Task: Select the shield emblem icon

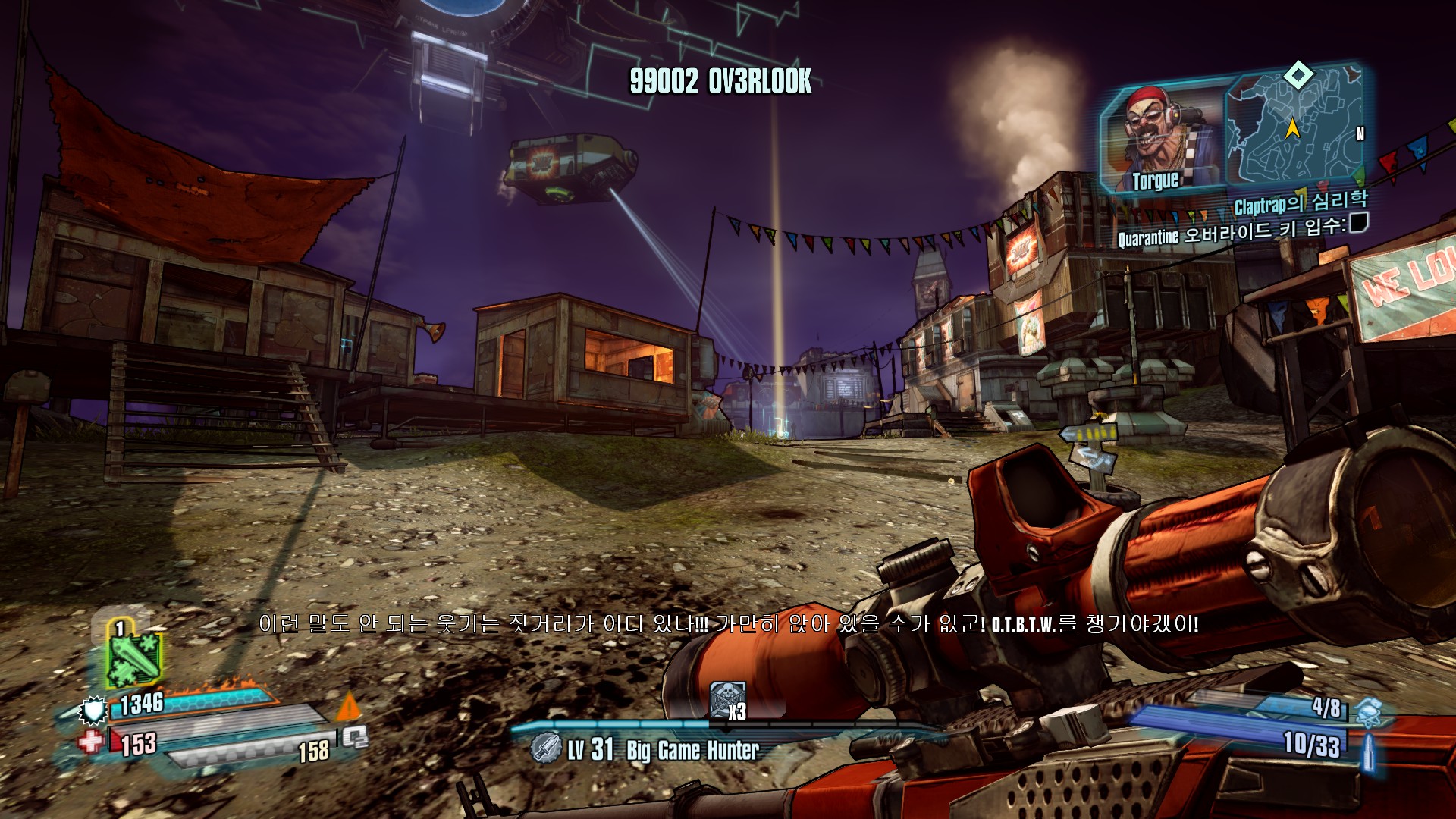Action: 93,710
